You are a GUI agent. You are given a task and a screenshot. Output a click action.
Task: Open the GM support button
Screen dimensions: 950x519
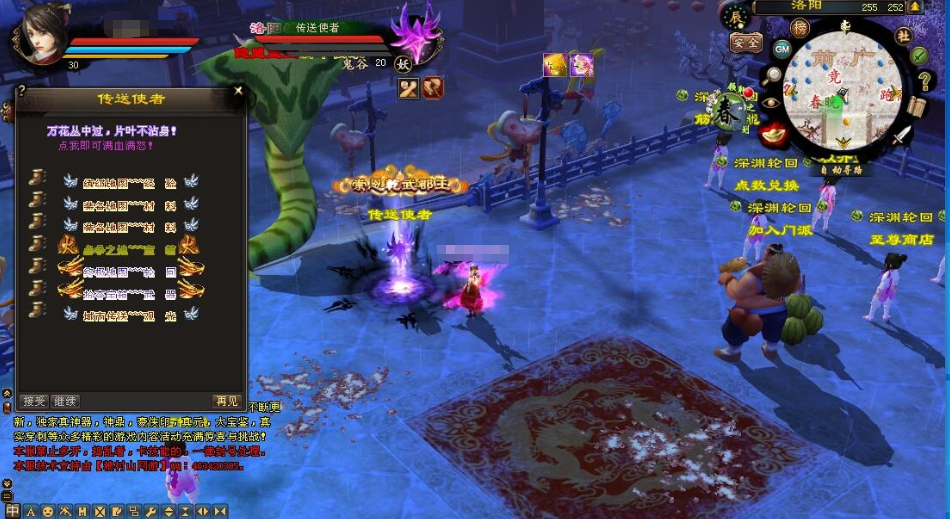click(782, 47)
